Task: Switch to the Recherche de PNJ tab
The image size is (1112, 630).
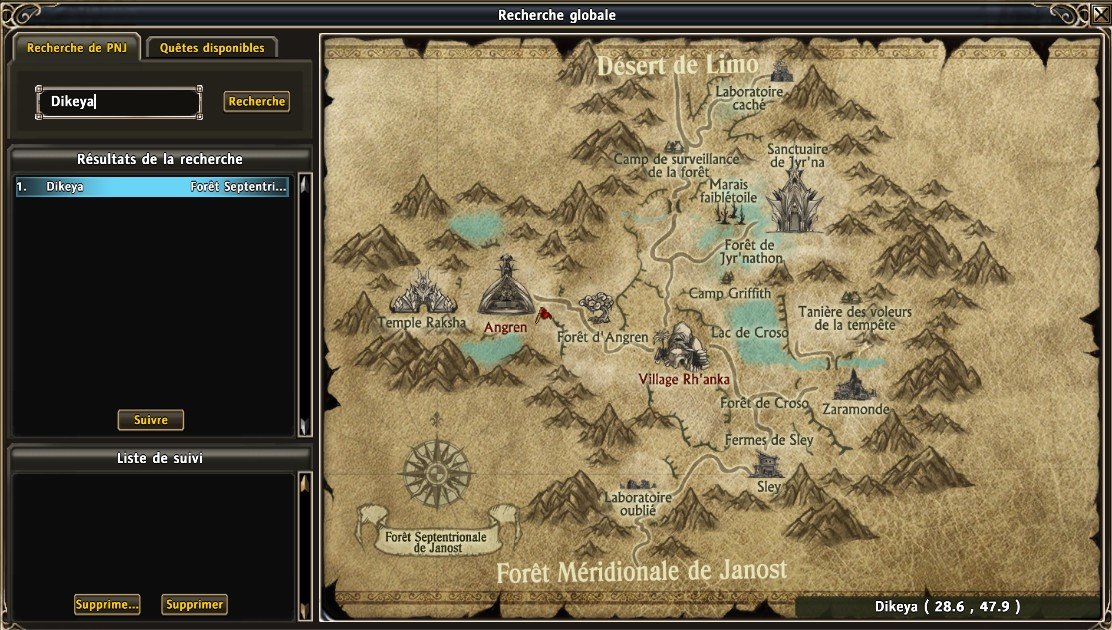Action: pos(76,48)
